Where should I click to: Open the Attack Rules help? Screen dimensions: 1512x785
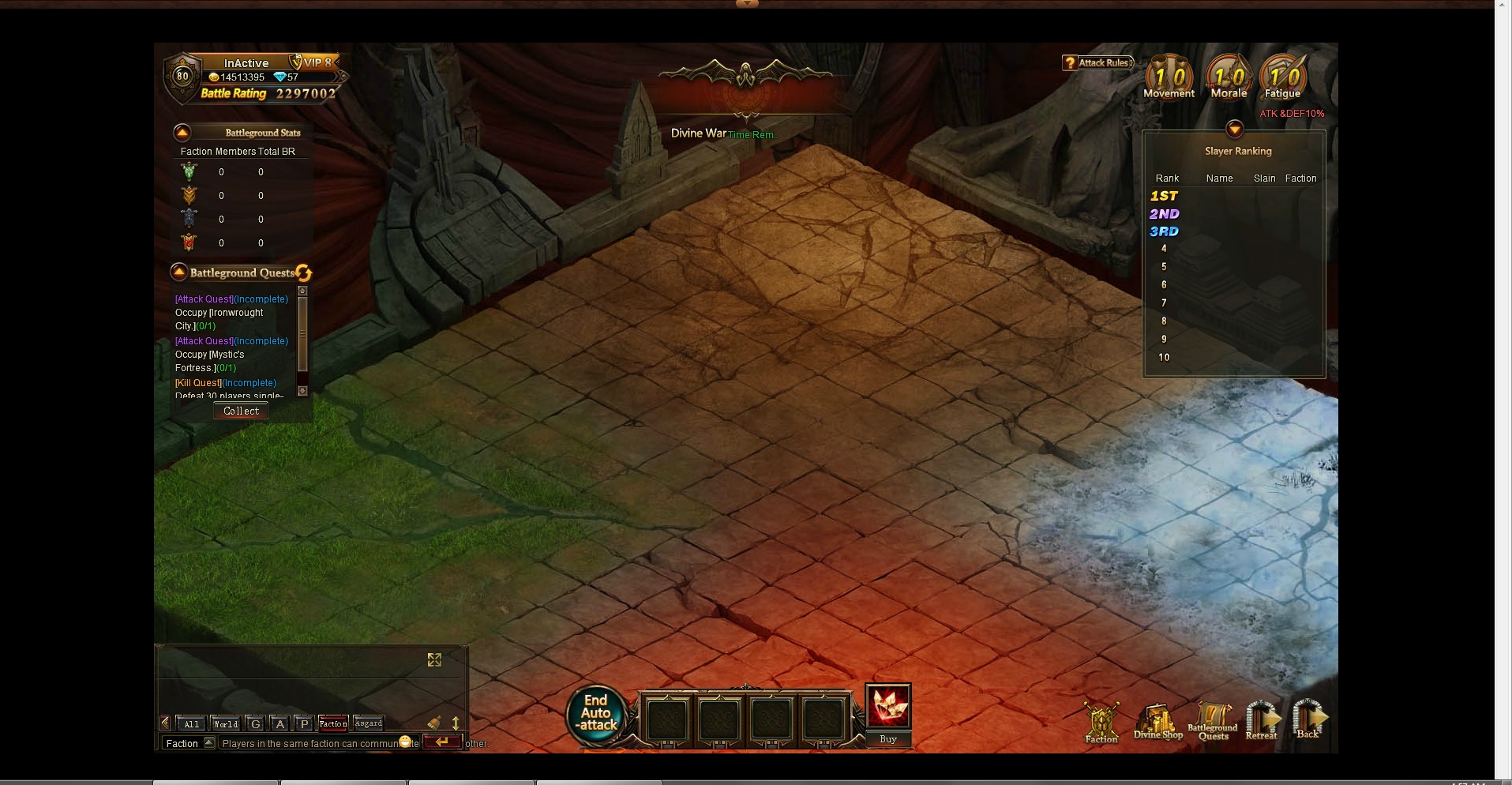point(1098,63)
